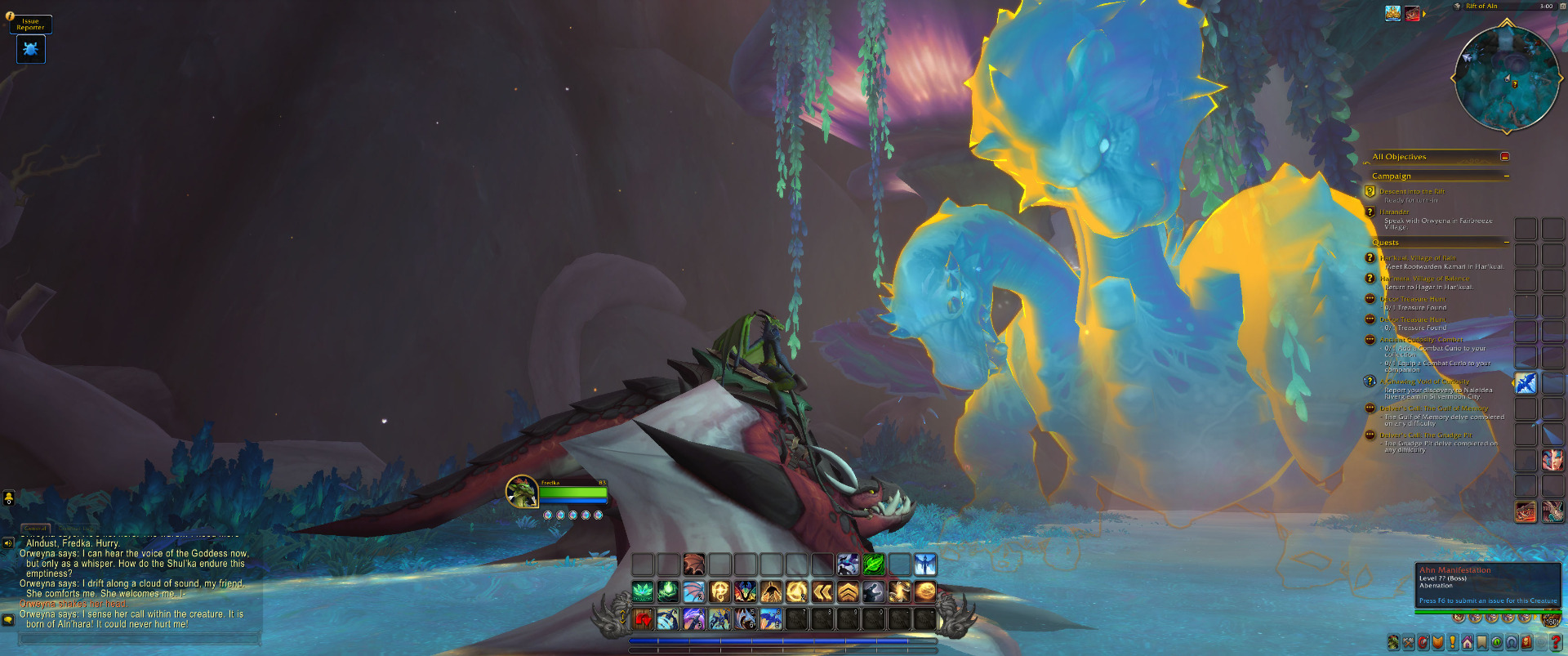
Task: Select the A Gnawing Void of Curiosity quest
Action: [x=1424, y=382]
